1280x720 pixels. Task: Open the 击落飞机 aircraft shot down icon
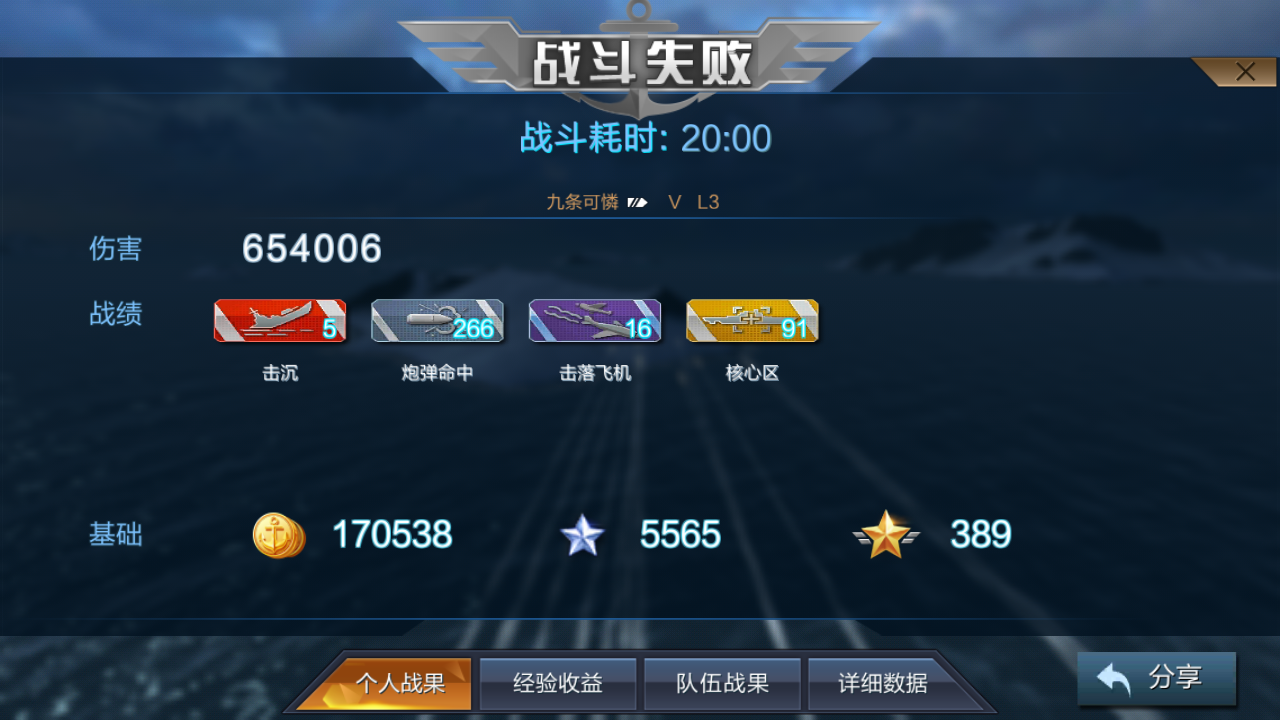[595, 320]
